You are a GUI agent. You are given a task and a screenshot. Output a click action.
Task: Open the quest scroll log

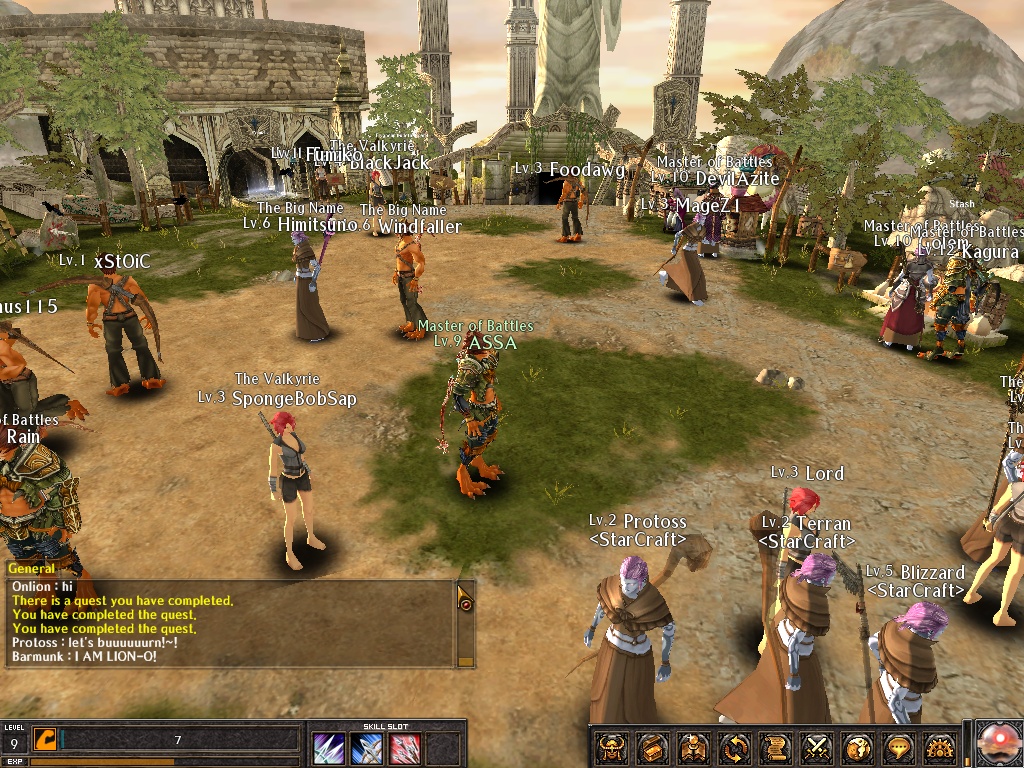pyautogui.click(x=776, y=747)
